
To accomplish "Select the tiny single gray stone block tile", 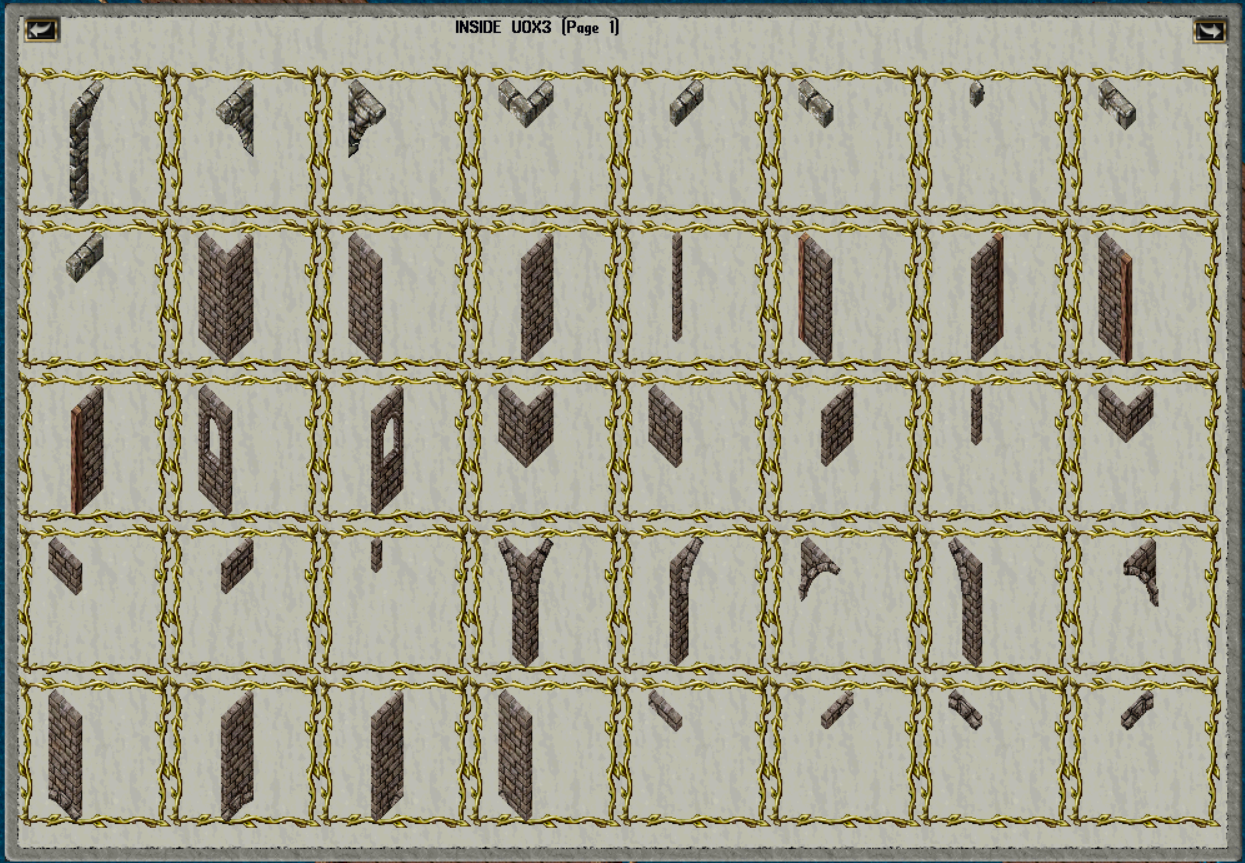I will coord(976,95).
